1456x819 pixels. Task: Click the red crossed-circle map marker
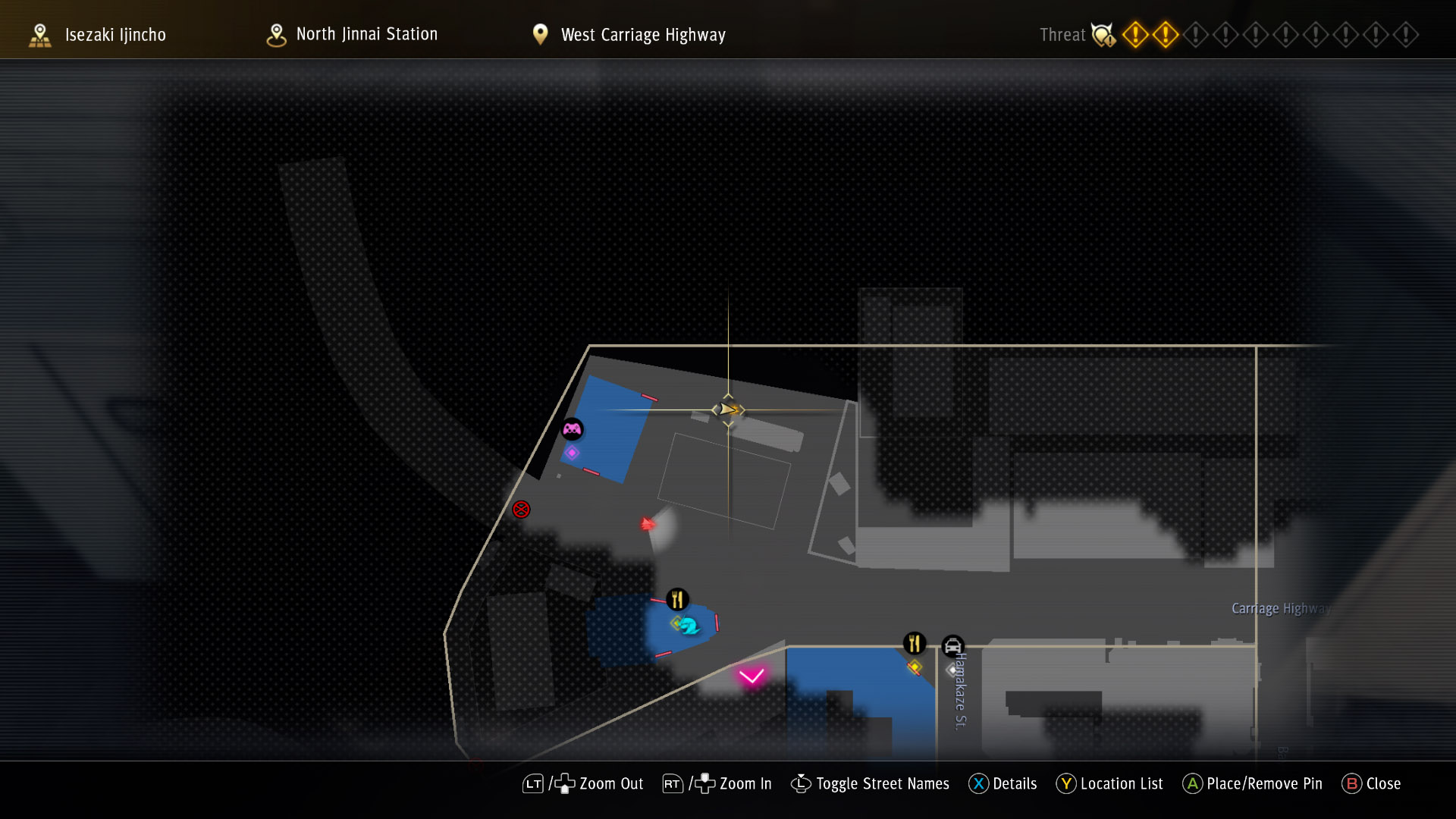[x=521, y=510]
